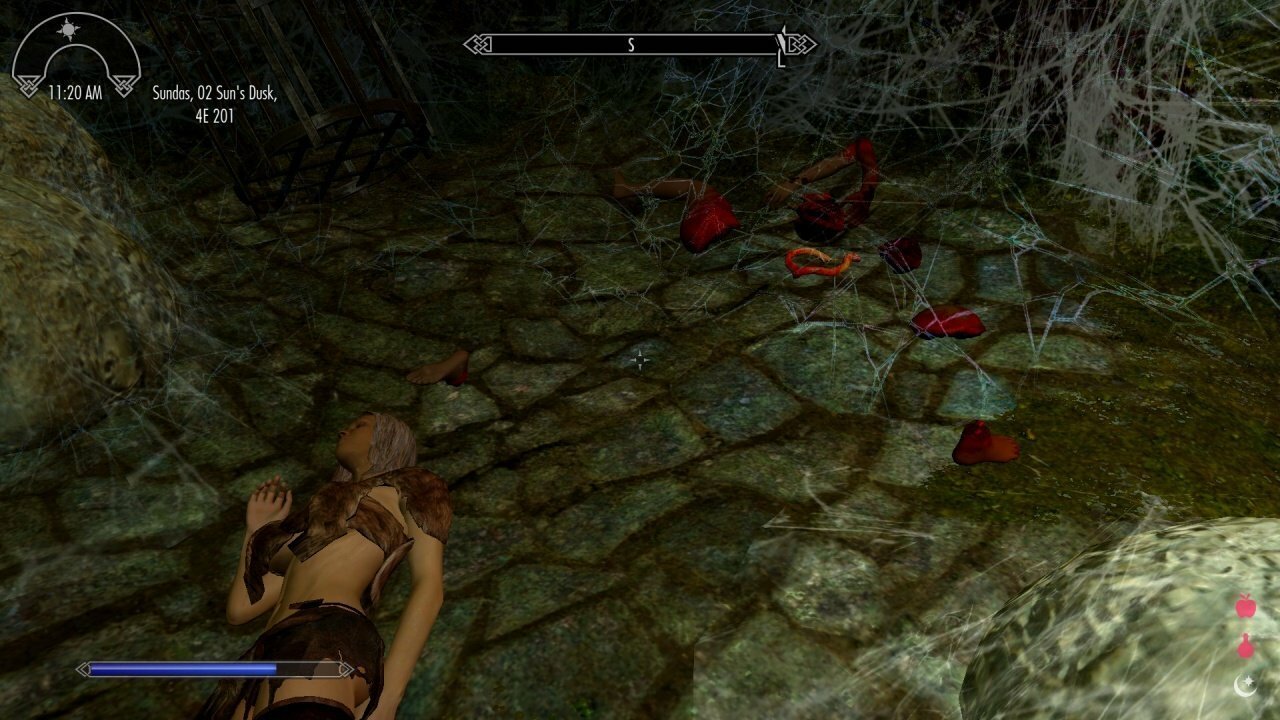Select the knotwork ornament left of the time
Viewport: 1280px width, 720px height.
tap(30, 86)
